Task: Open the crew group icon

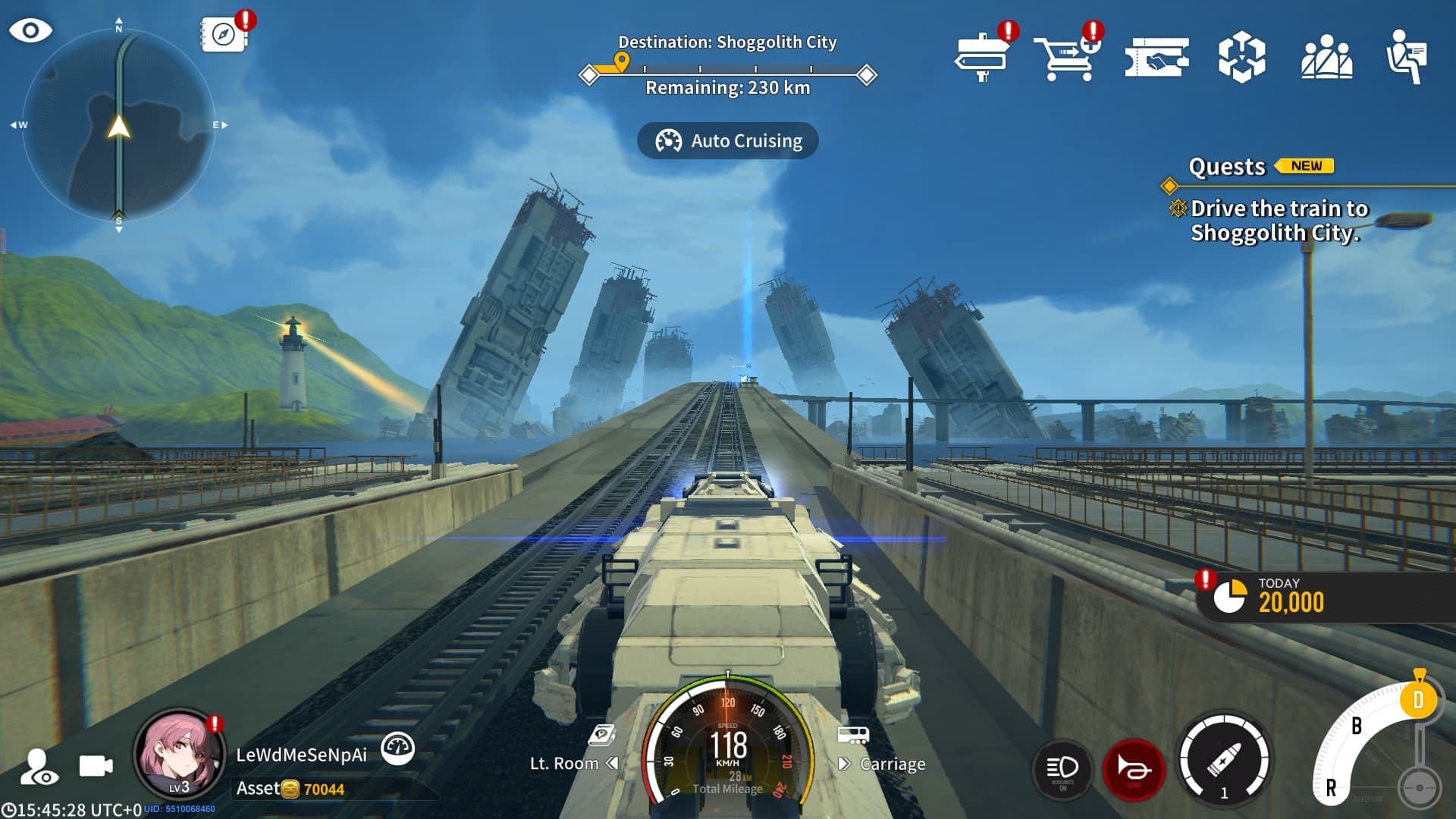Action: coord(1326,58)
